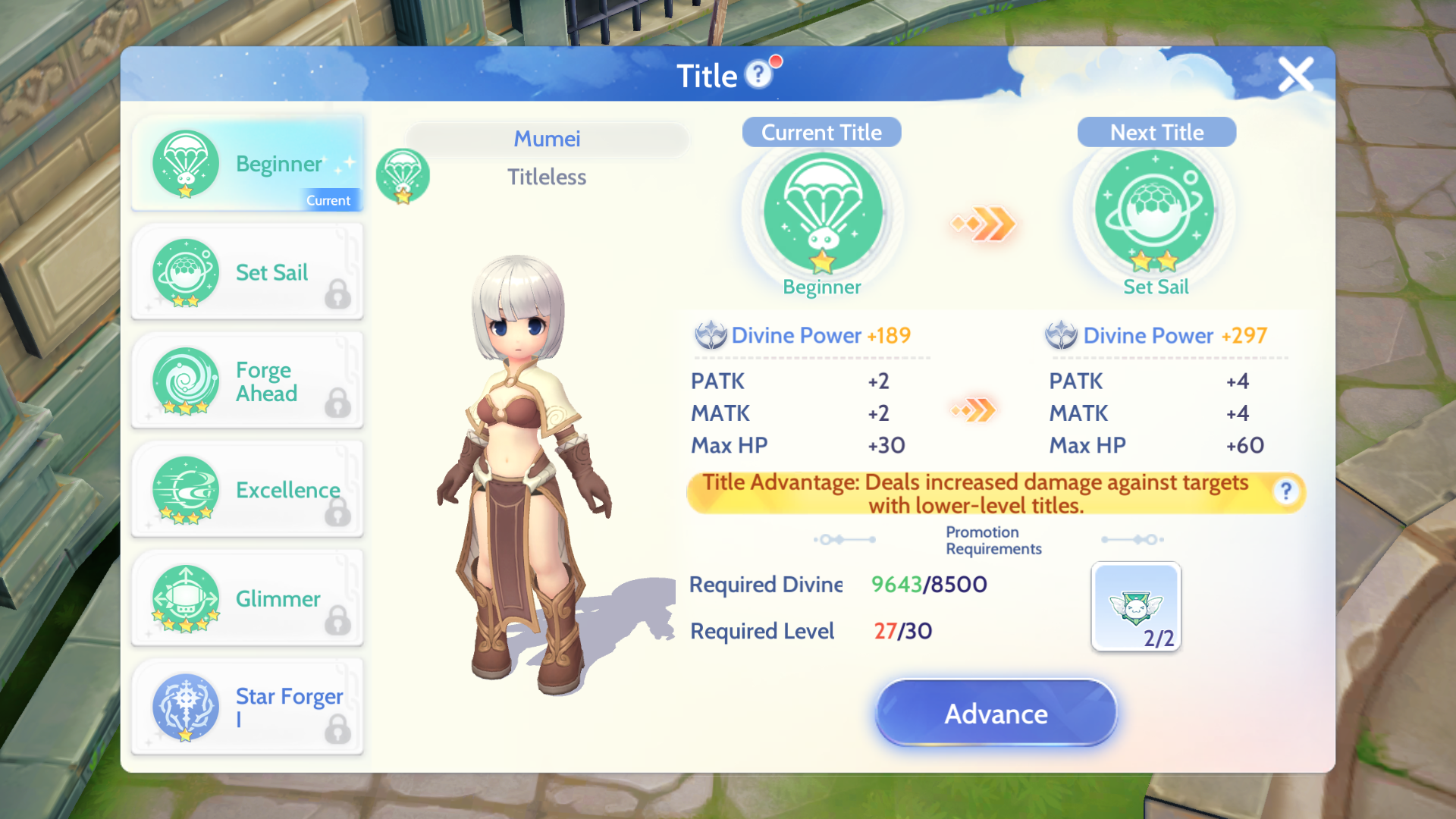Close the Title window
This screenshot has height=819, width=1456.
(x=1295, y=74)
